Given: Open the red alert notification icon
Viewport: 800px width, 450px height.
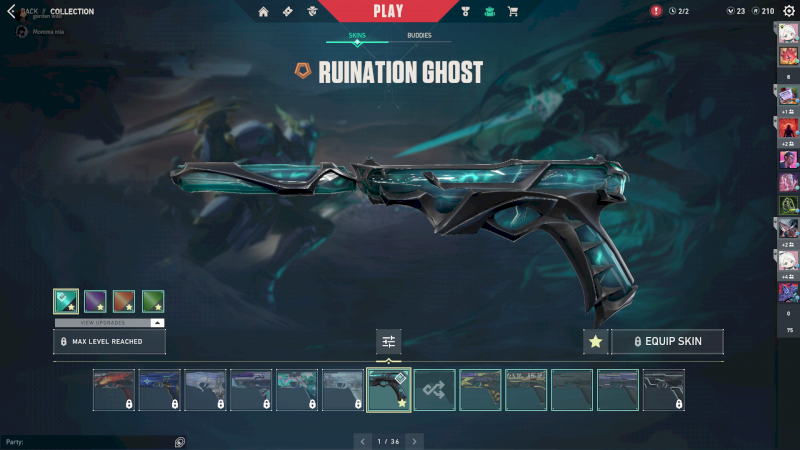Looking at the screenshot, I should coord(656,11).
